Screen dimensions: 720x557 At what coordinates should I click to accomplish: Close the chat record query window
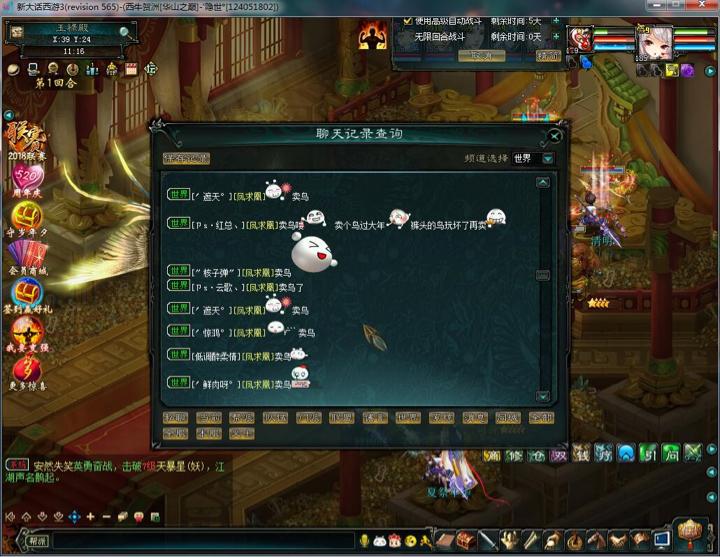tap(555, 136)
